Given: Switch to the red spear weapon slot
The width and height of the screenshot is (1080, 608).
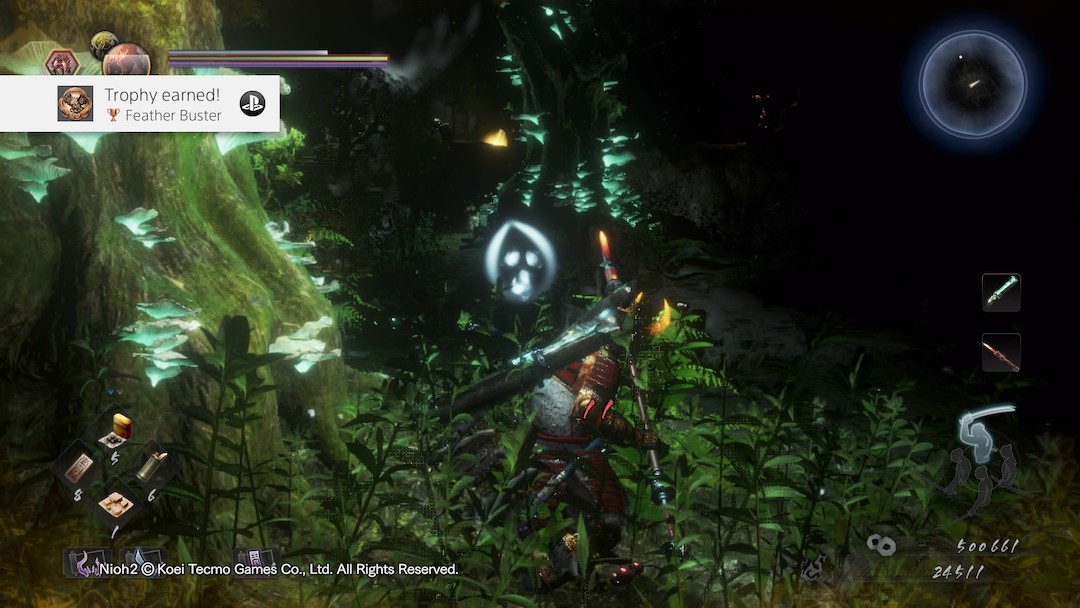Looking at the screenshot, I should coord(1000,352).
